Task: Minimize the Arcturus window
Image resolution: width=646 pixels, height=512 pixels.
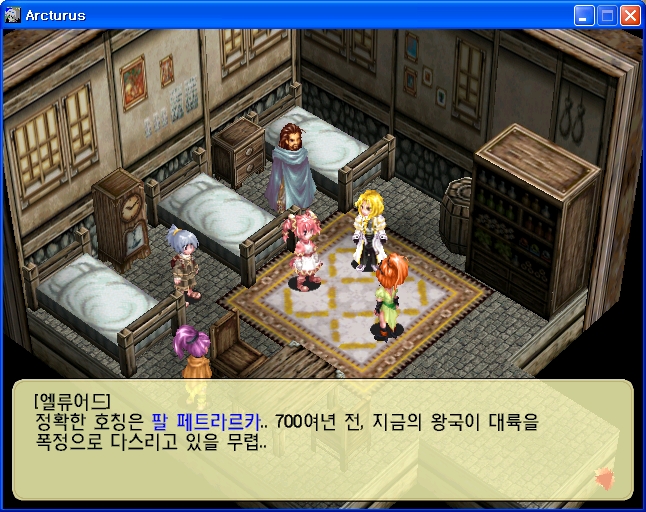Action: pyautogui.click(x=584, y=15)
